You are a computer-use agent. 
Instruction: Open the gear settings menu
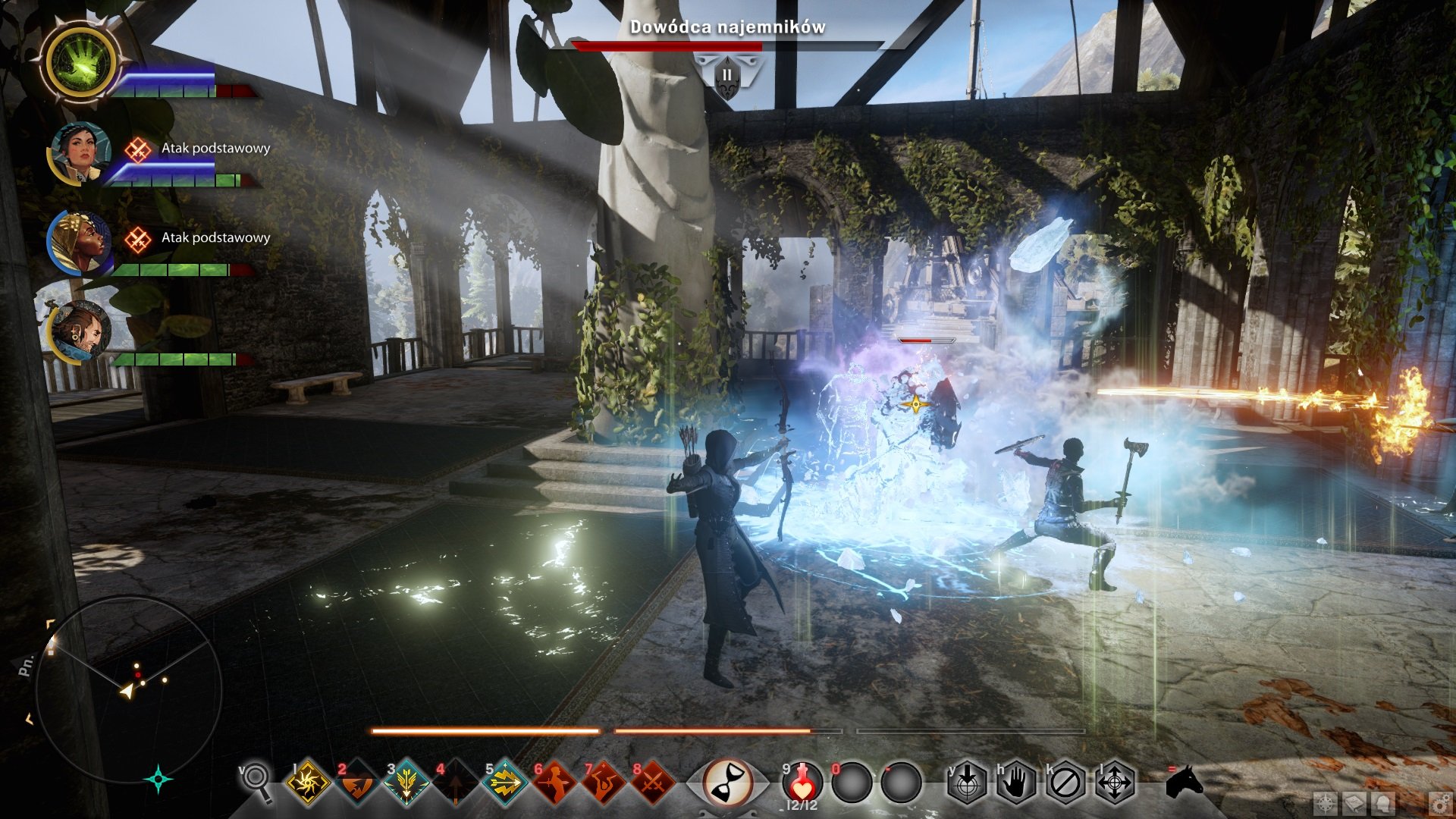pos(1439,804)
